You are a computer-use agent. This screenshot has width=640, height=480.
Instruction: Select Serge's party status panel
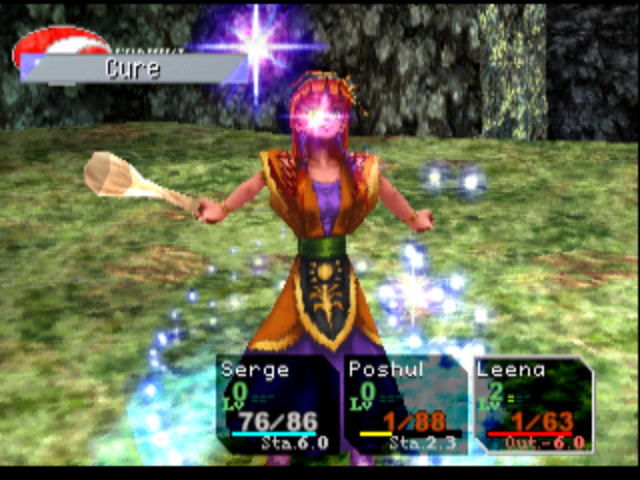click(x=276, y=404)
